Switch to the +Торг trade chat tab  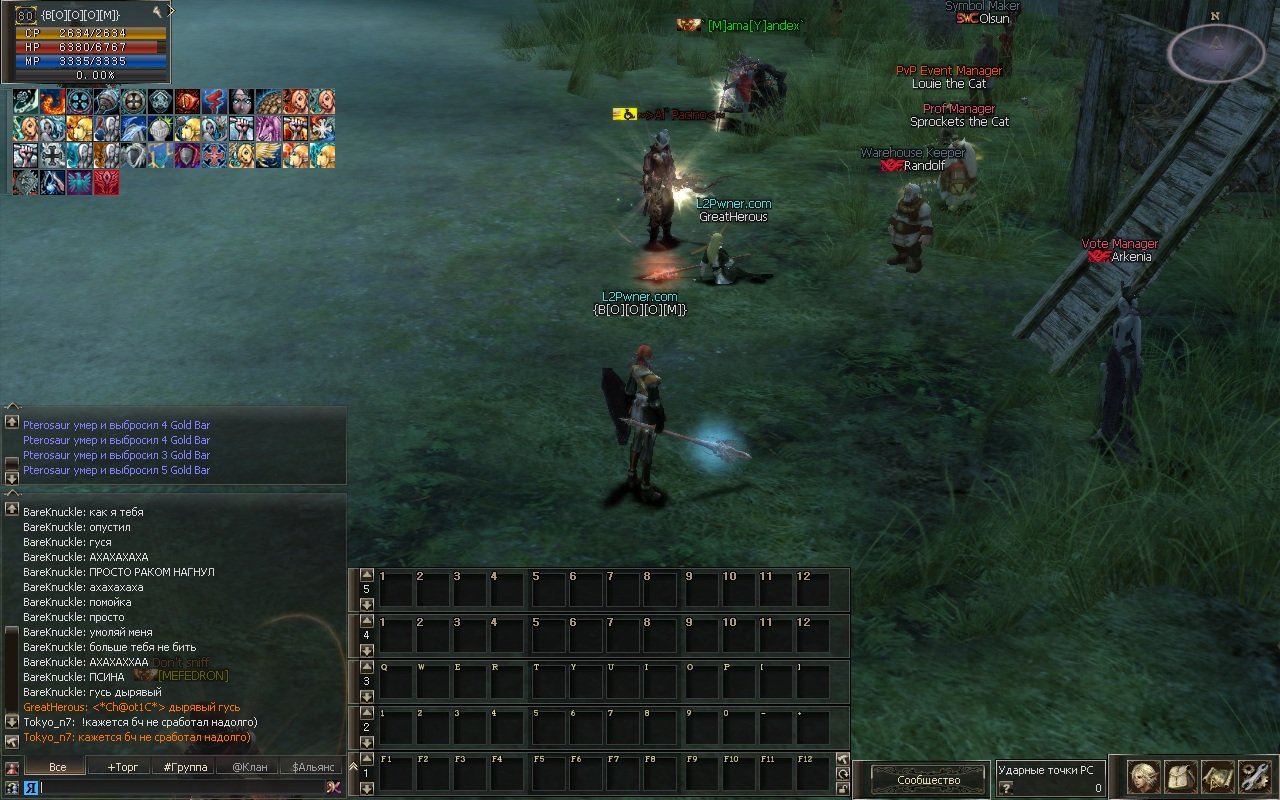tap(124, 767)
